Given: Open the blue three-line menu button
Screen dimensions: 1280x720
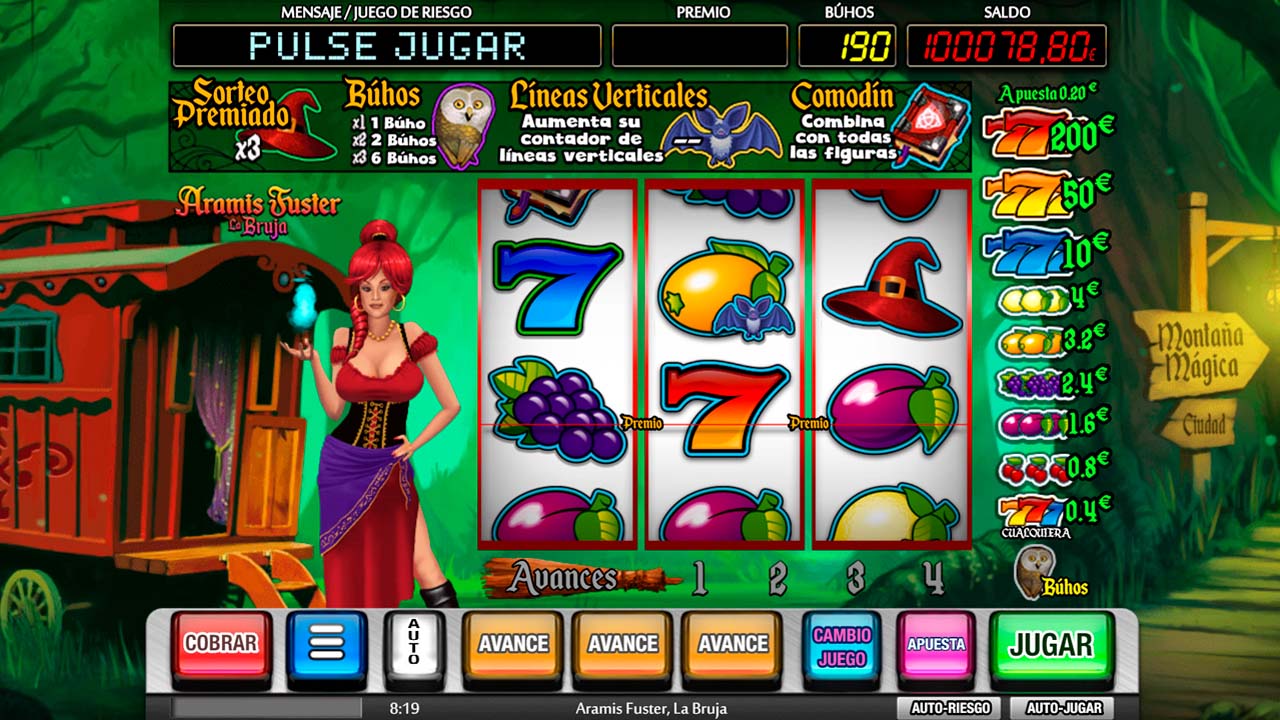Looking at the screenshot, I should coord(327,645).
